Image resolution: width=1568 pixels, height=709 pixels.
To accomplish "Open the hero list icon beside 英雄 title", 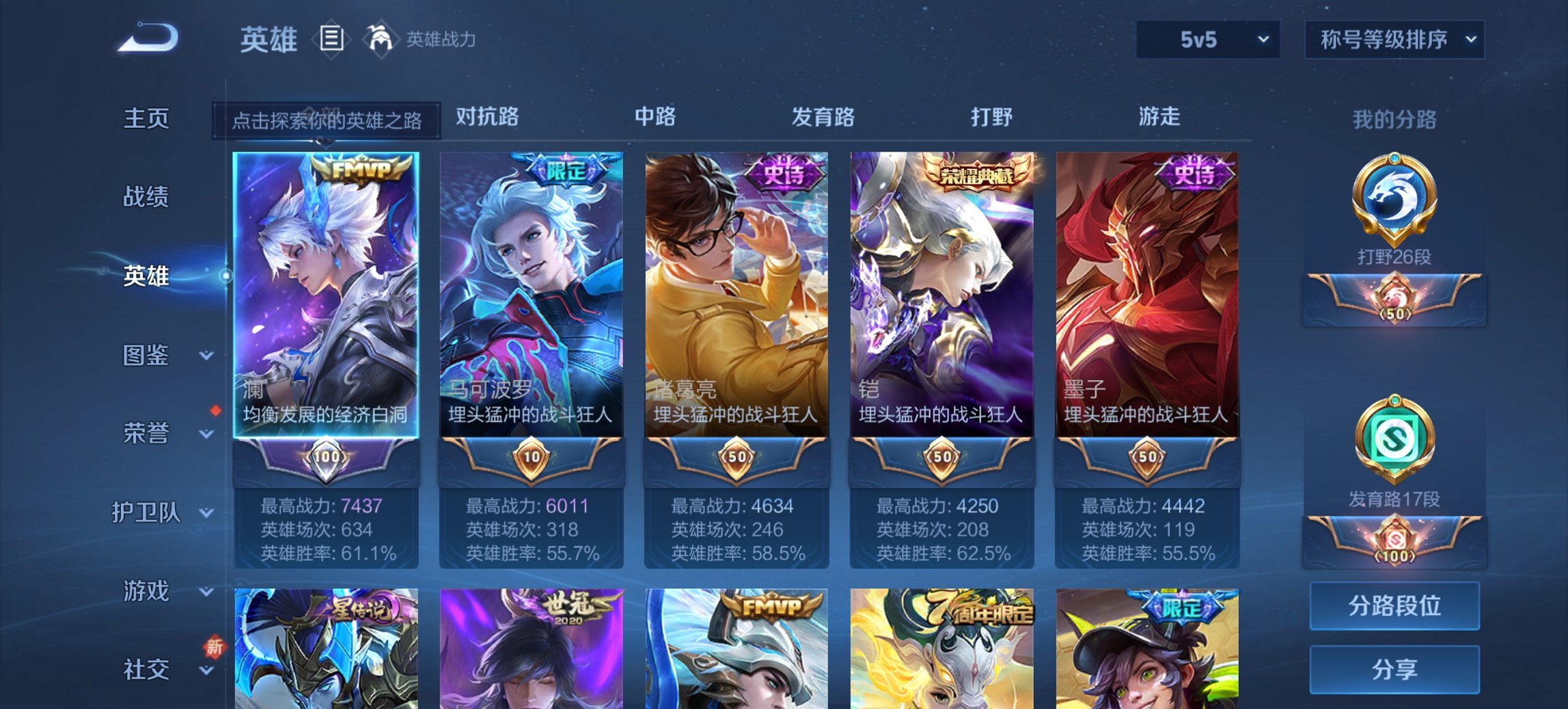I will pyautogui.click(x=333, y=40).
